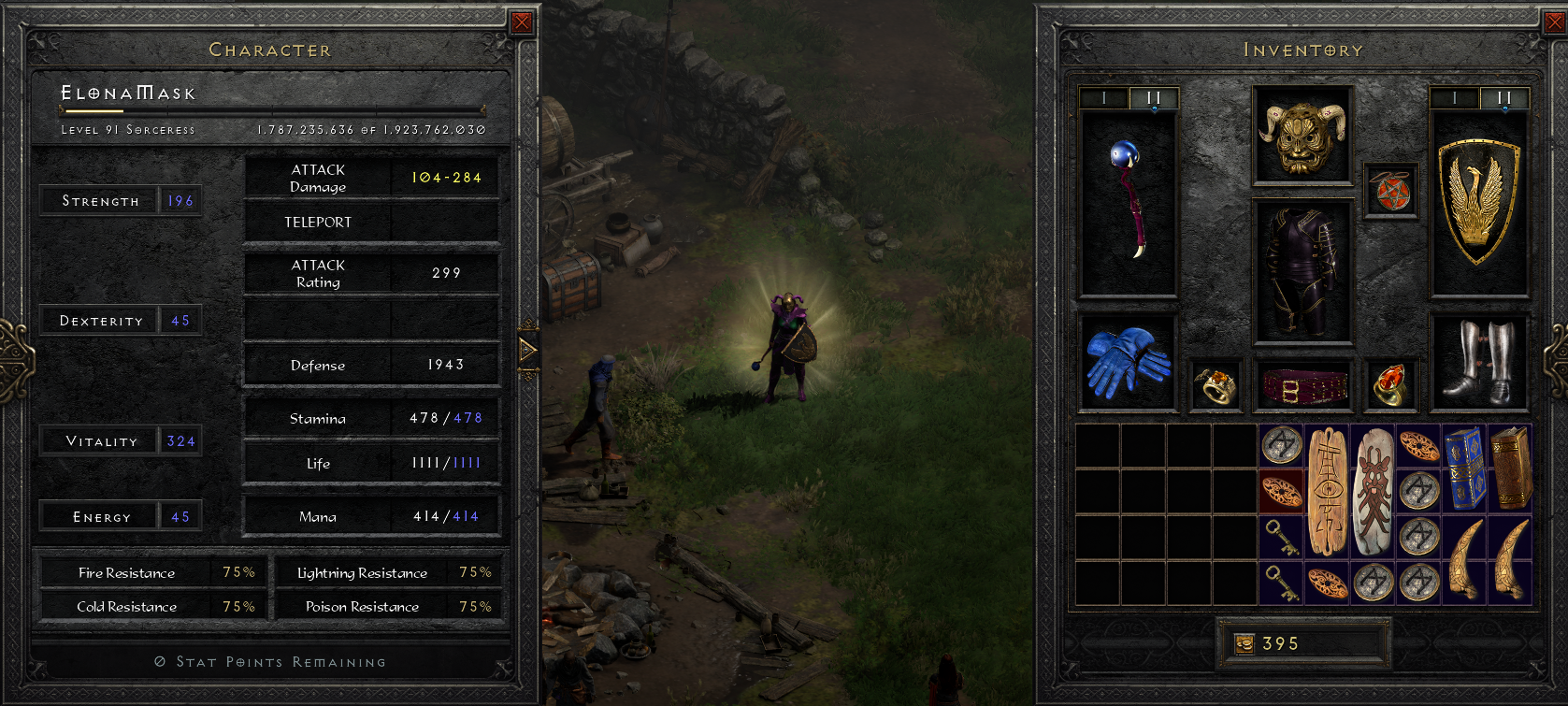Image resolution: width=1568 pixels, height=706 pixels.
Task: Select the silver plated boots
Action: [1480, 363]
